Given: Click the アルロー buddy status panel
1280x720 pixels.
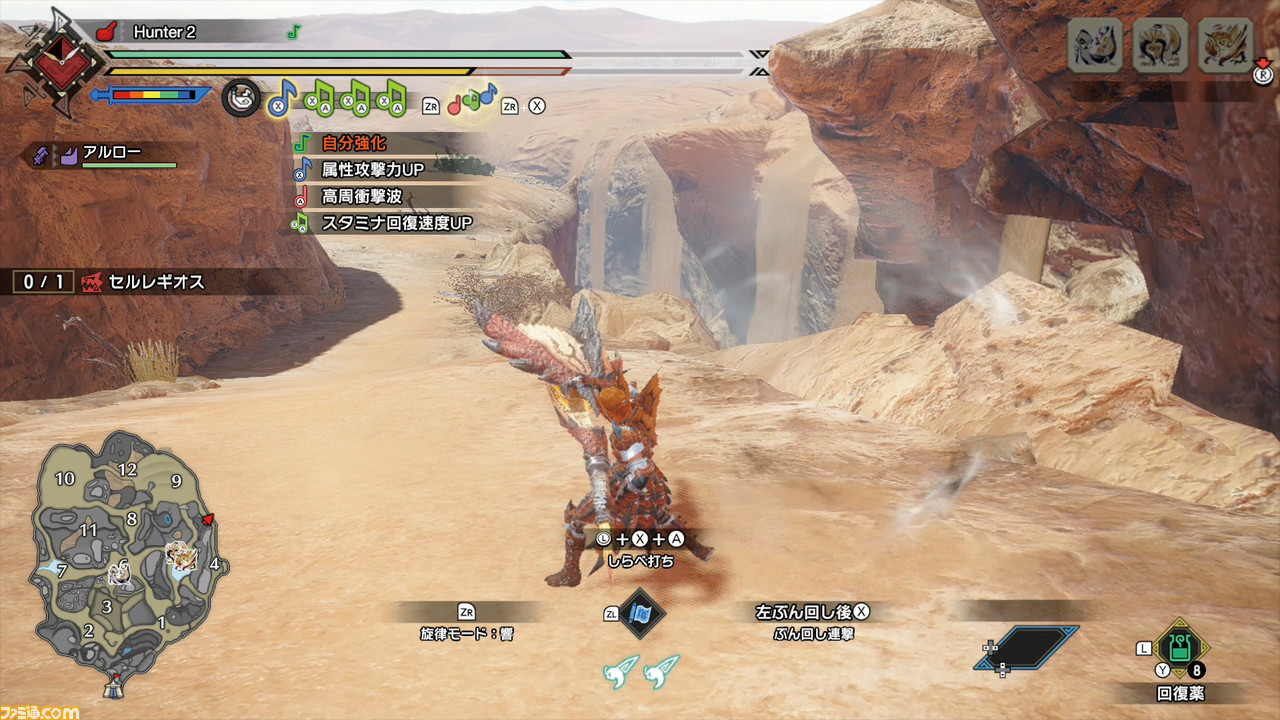Looking at the screenshot, I should pos(110,155).
